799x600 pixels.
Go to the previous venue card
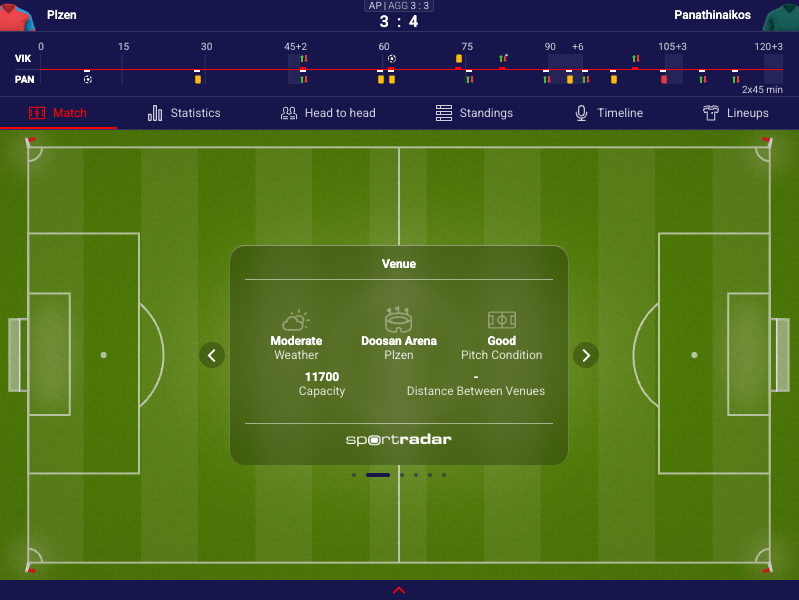click(212, 355)
